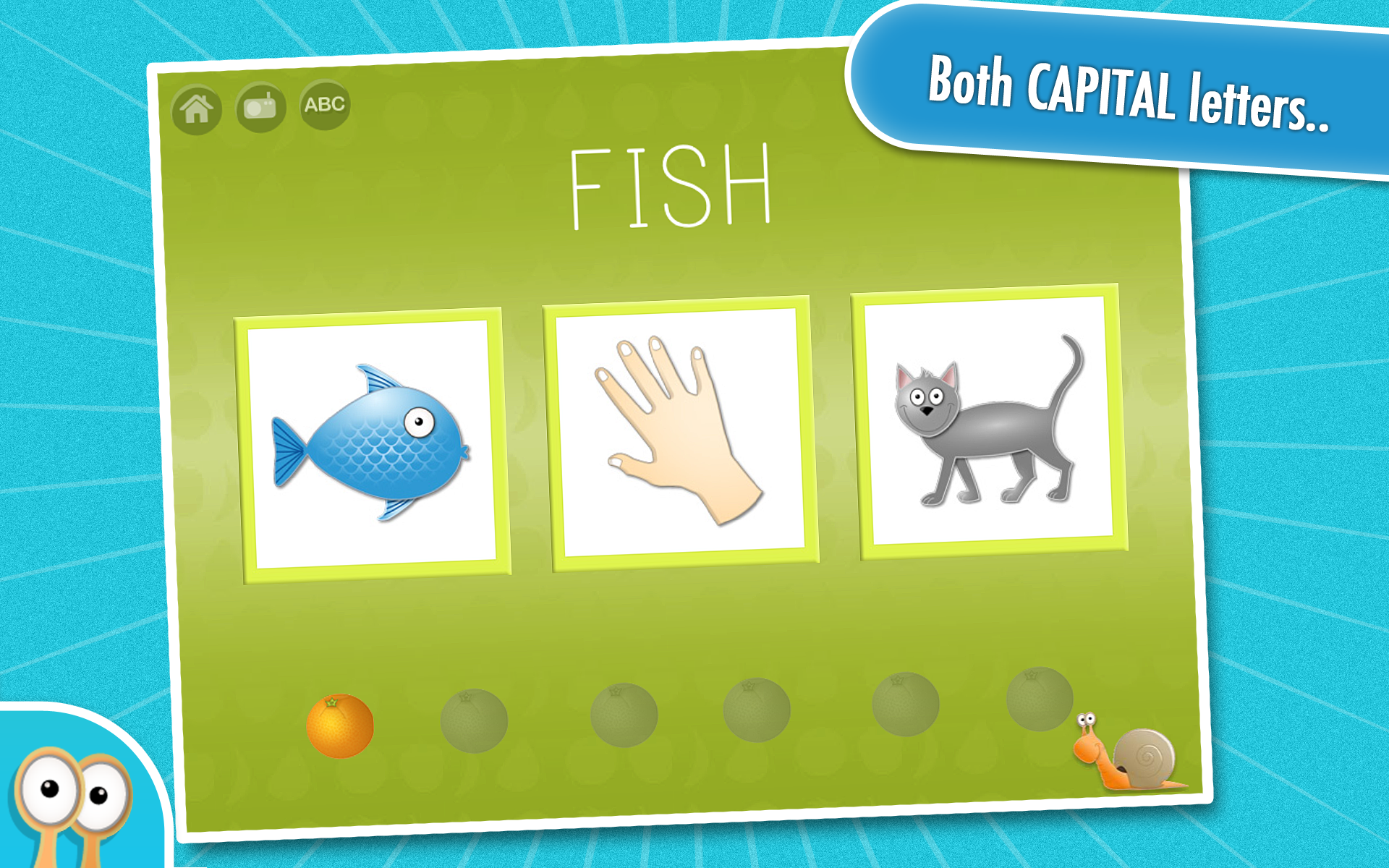
Task: Toggle capital letters mode via the ABC button
Action: pyautogui.click(x=326, y=105)
